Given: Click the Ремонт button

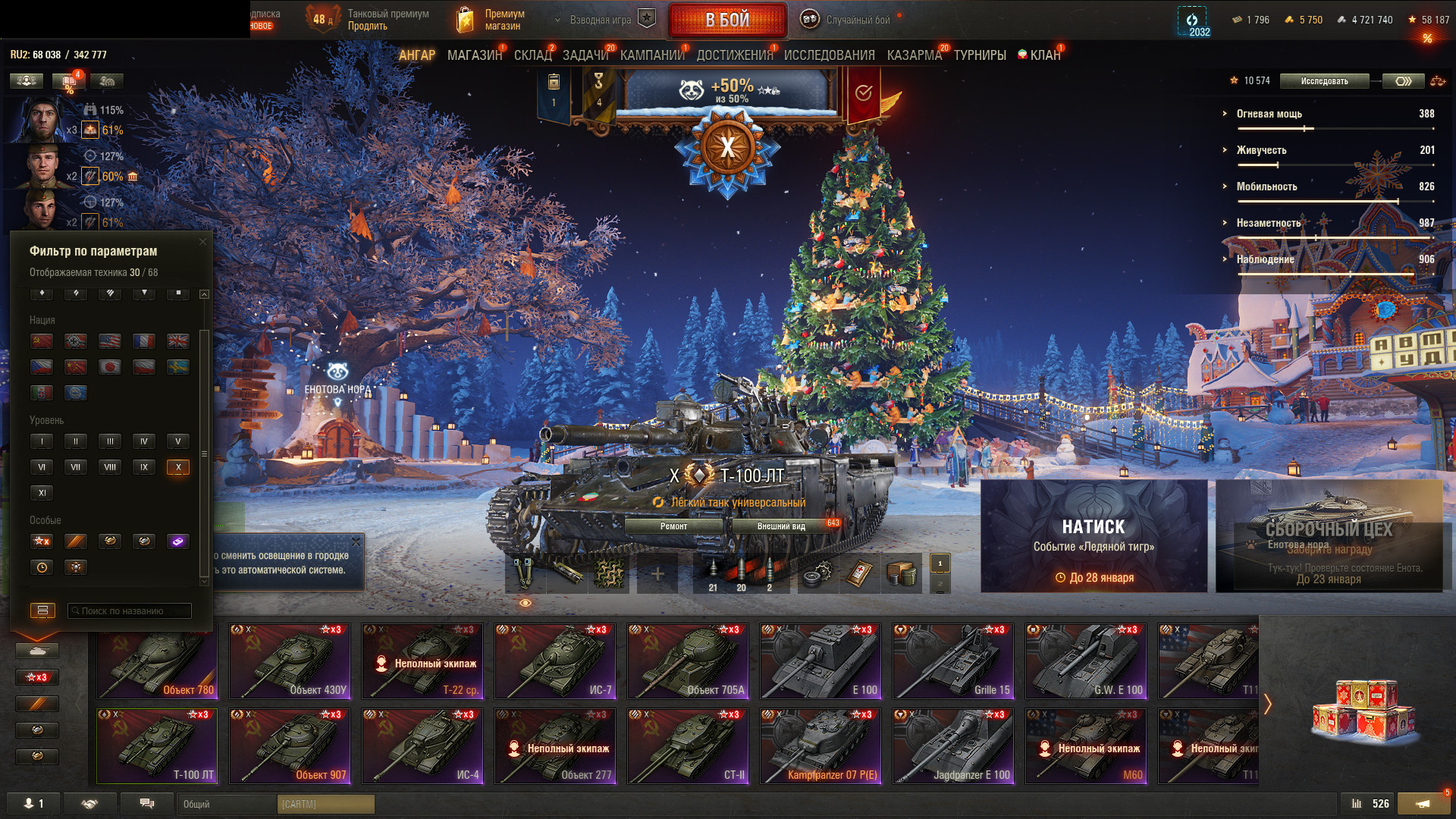Looking at the screenshot, I should click(x=673, y=526).
